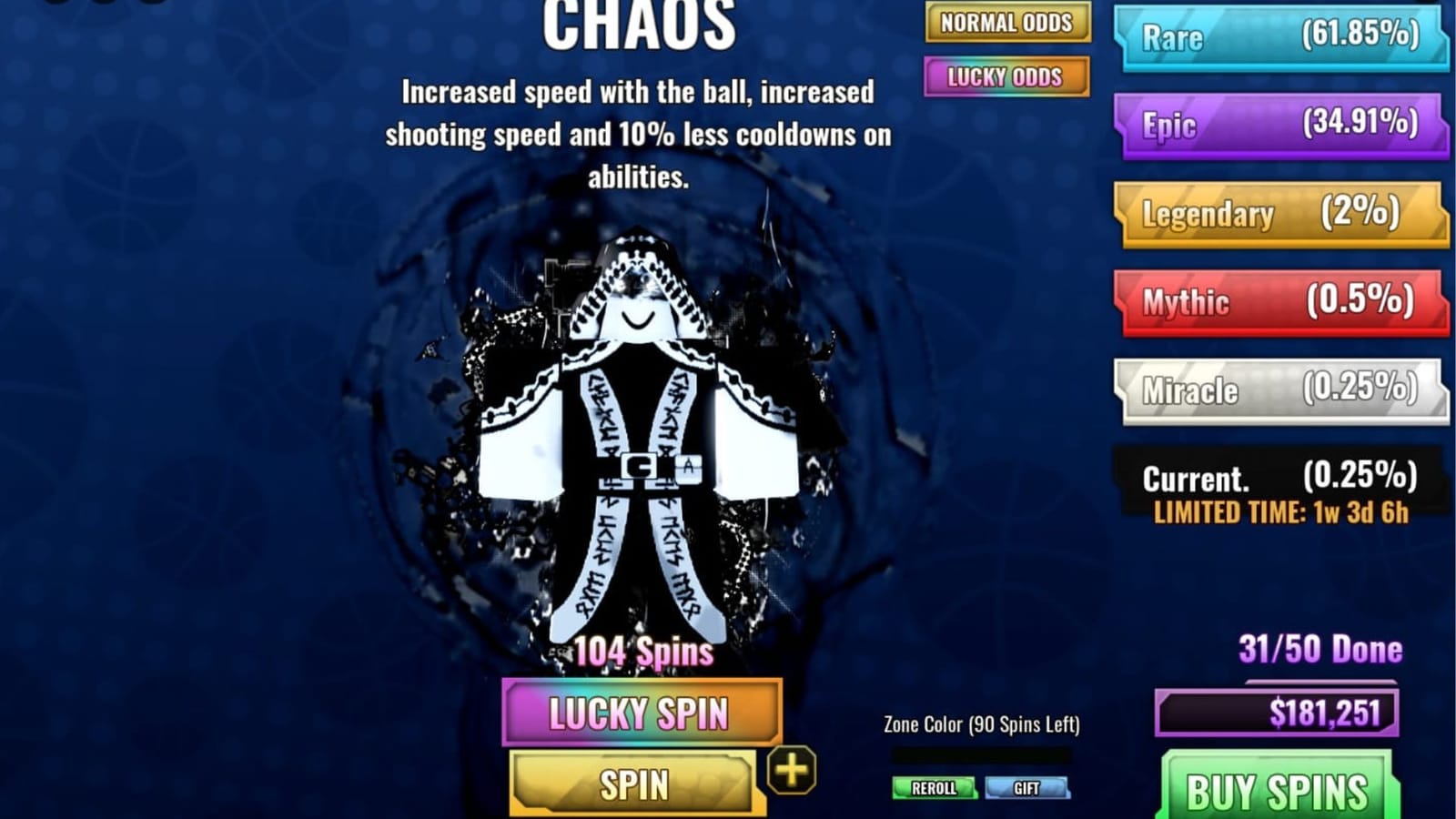Click the Limited Time countdown banner
This screenshot has height=819, width=1456.
click(1285, 512)
